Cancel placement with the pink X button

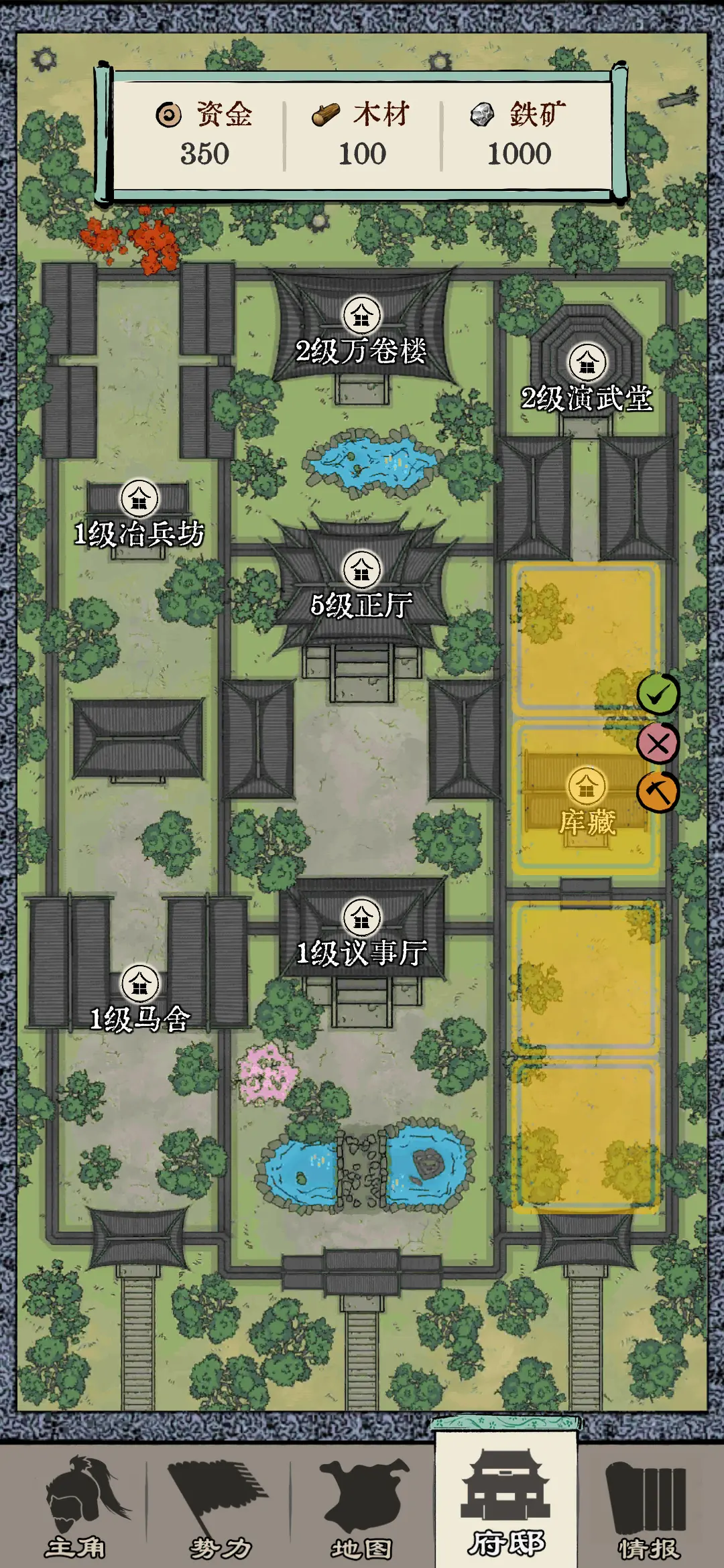(658, 743)
